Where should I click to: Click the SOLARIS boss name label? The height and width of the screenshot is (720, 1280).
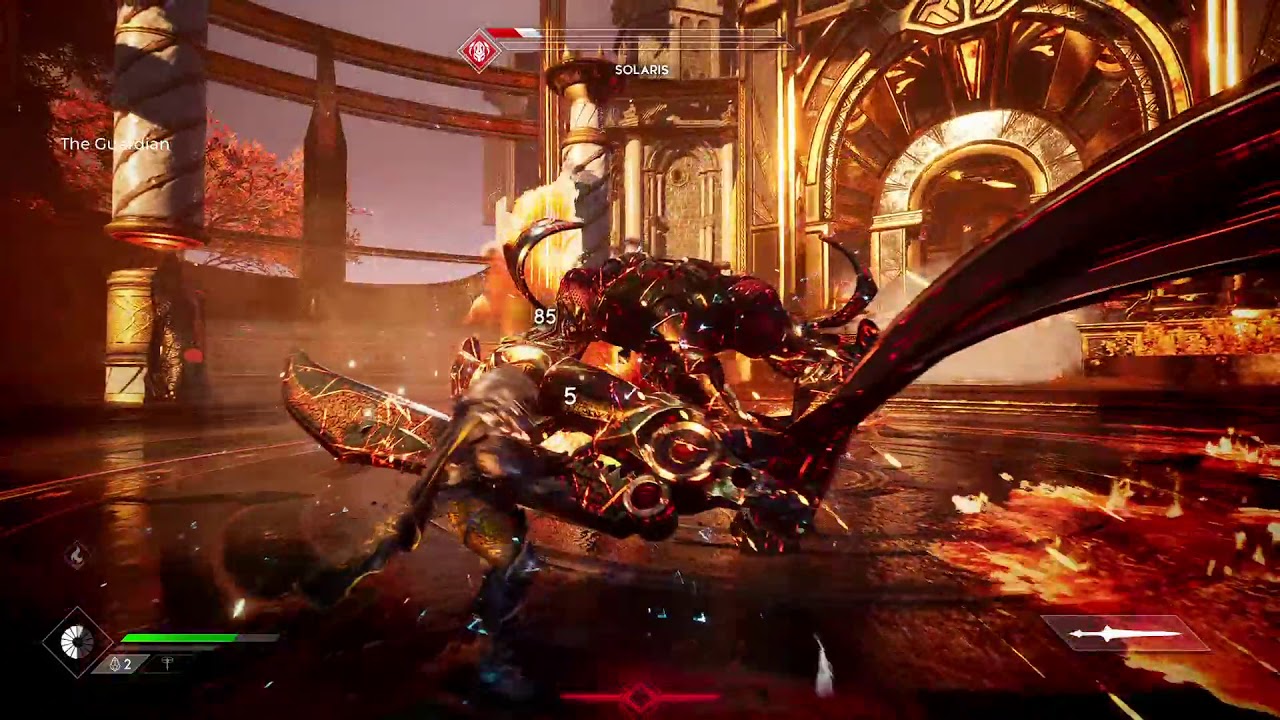(x=640, y=70)
